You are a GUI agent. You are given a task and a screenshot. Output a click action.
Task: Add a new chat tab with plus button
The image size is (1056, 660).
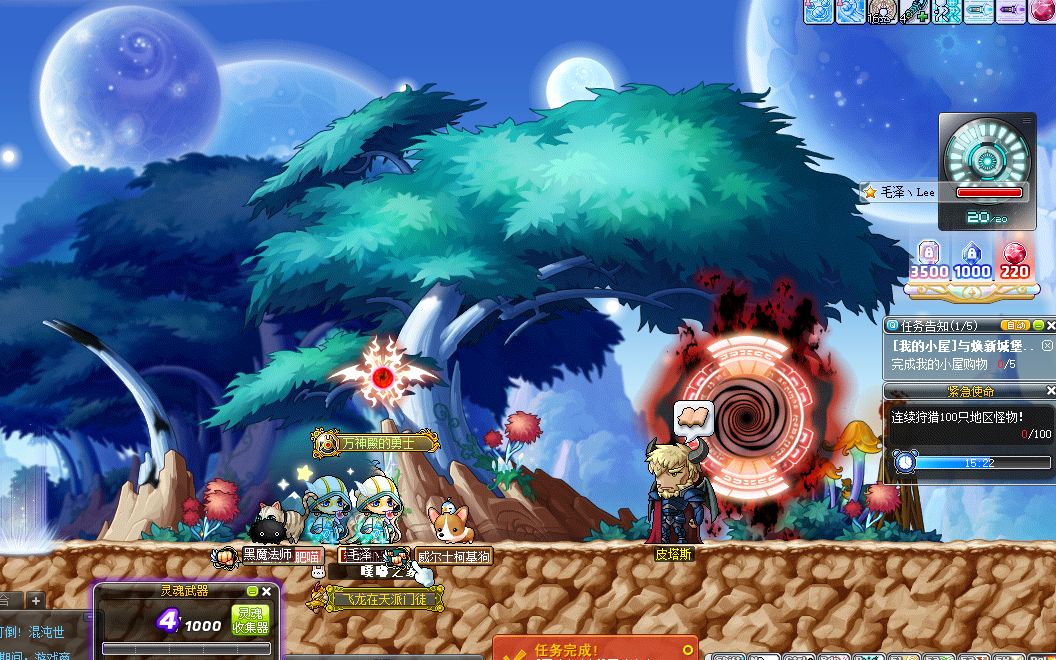click(x=36, y=600)
